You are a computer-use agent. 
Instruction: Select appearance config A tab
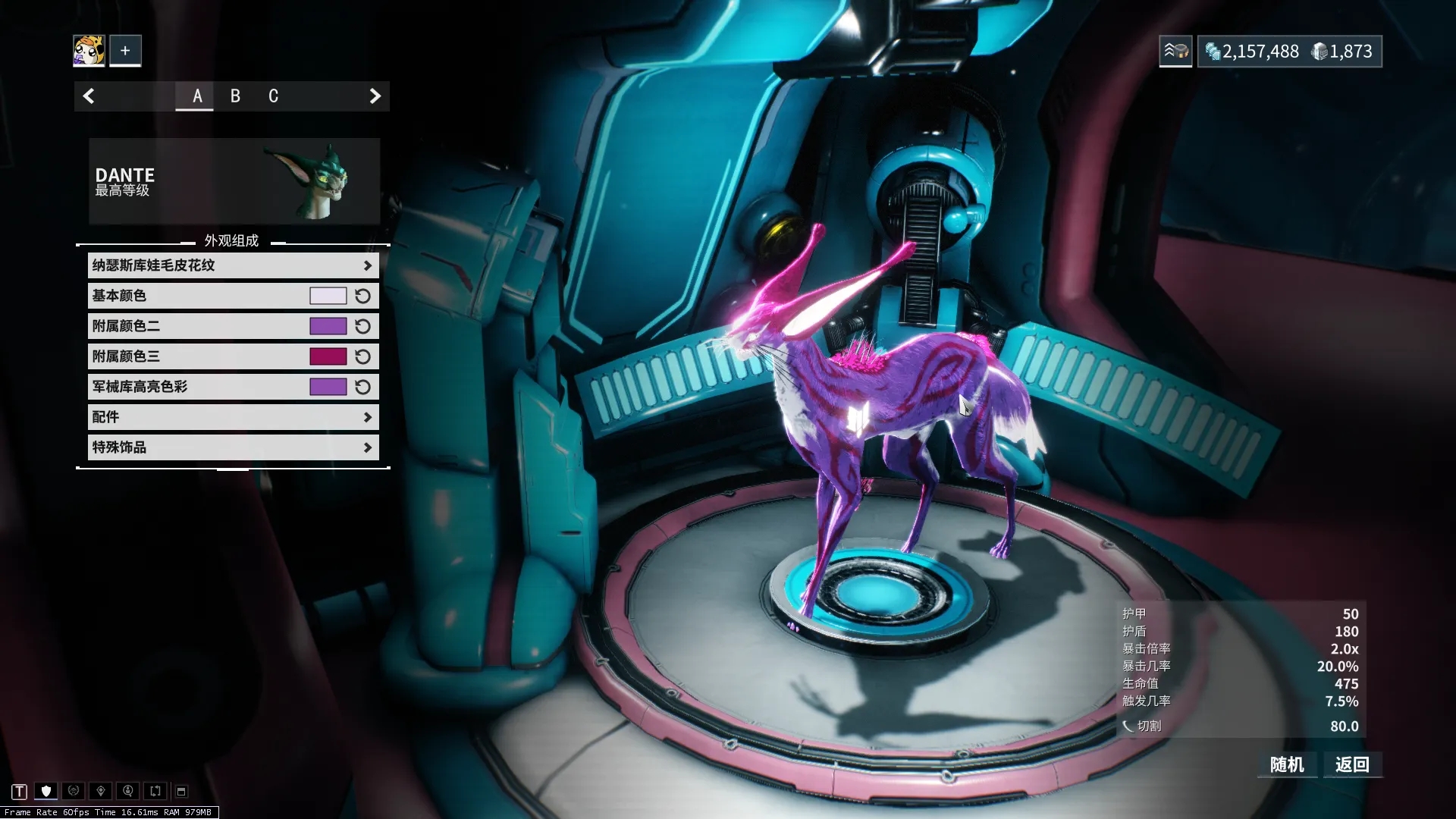[x=197, y=96]
